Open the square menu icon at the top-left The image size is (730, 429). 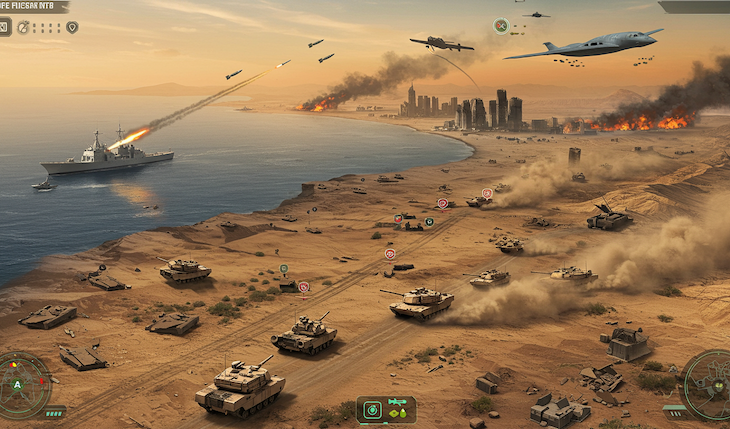pyautogui.click(x=5, y=27)
